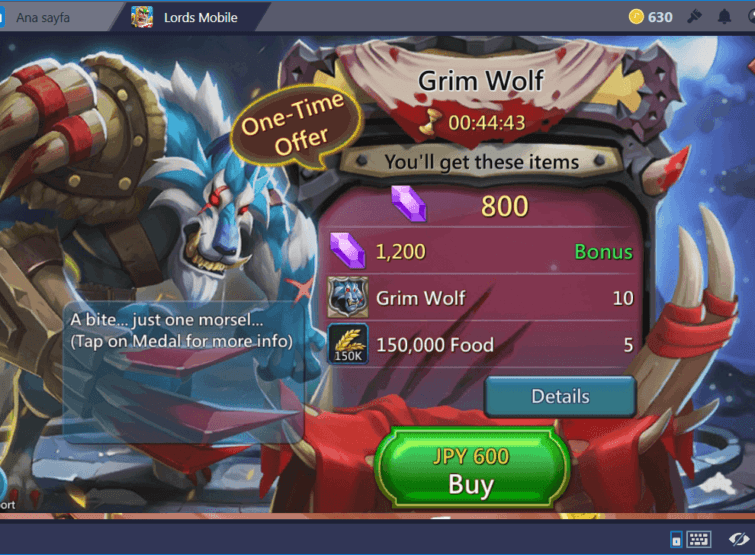Open the BlueStacks coin balance

[x=650, y=17]
